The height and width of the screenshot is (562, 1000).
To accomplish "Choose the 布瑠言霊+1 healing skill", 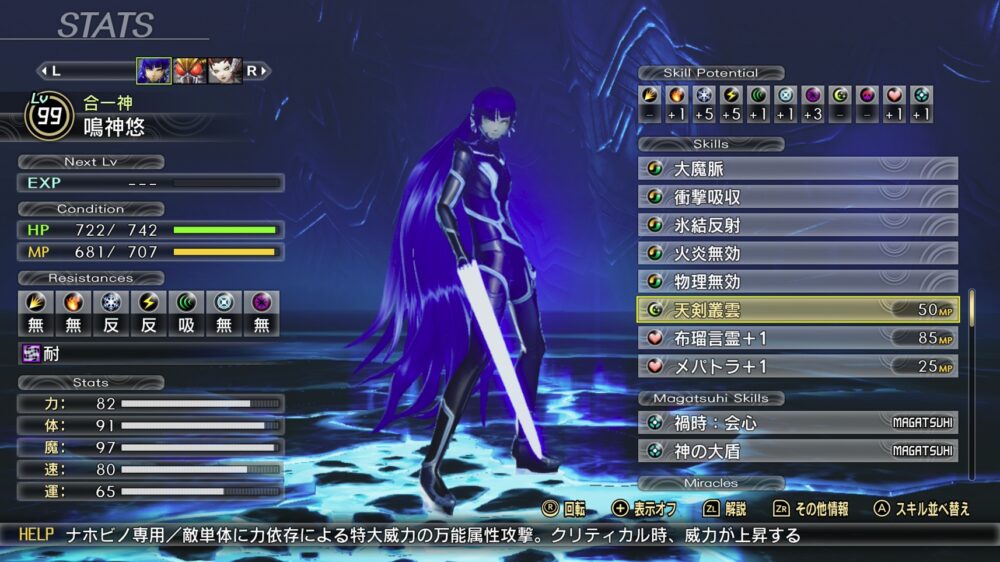I will click(x=797, y=338).
